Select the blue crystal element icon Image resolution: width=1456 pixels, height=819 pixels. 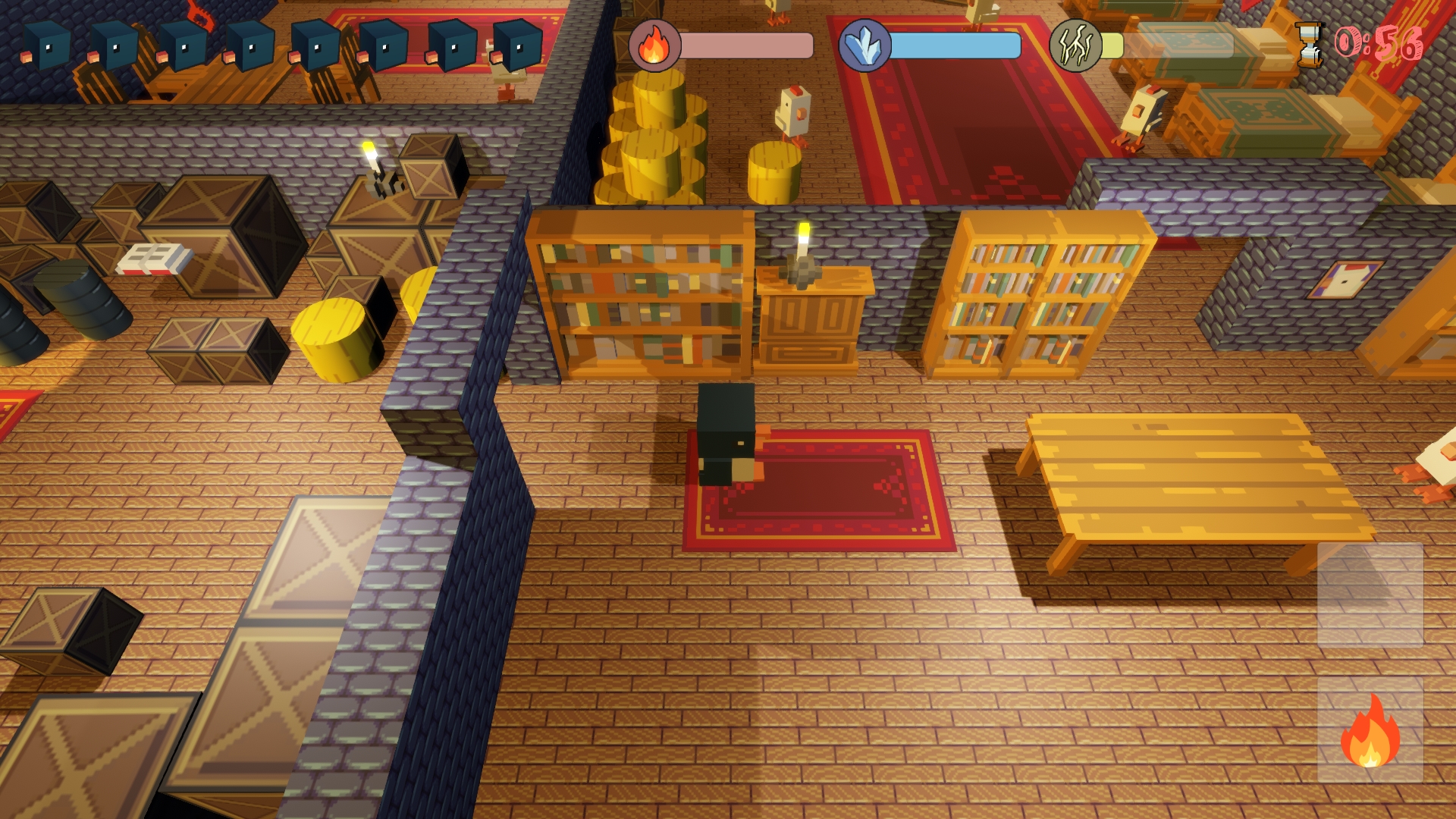click(864, 45)
